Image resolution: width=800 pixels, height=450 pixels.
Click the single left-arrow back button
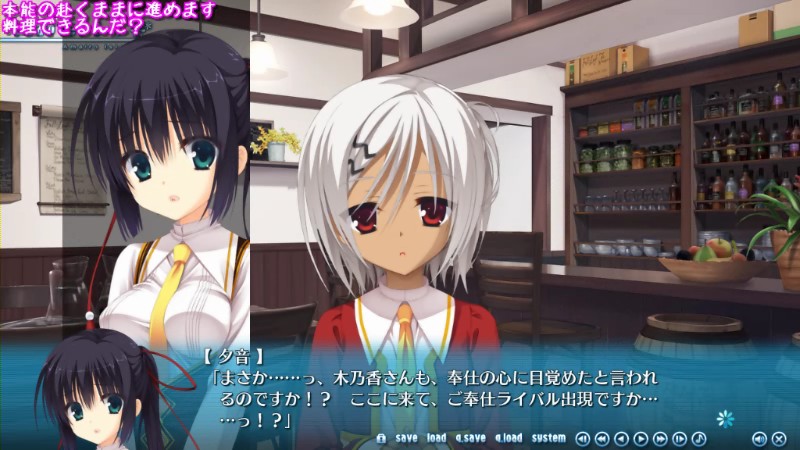click(621, 438)
